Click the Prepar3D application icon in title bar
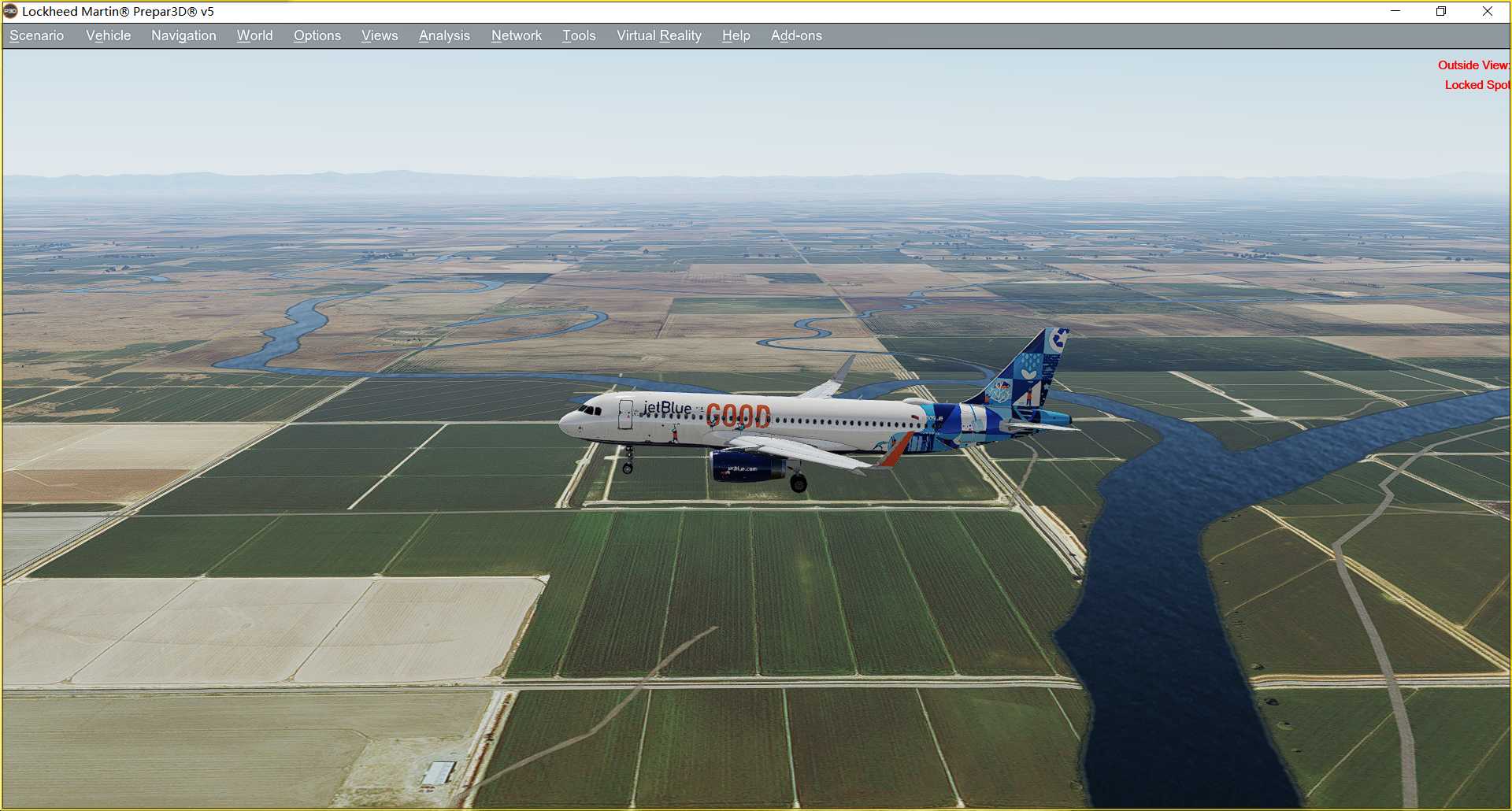1512x811 pixels. [x=10, y=11]
